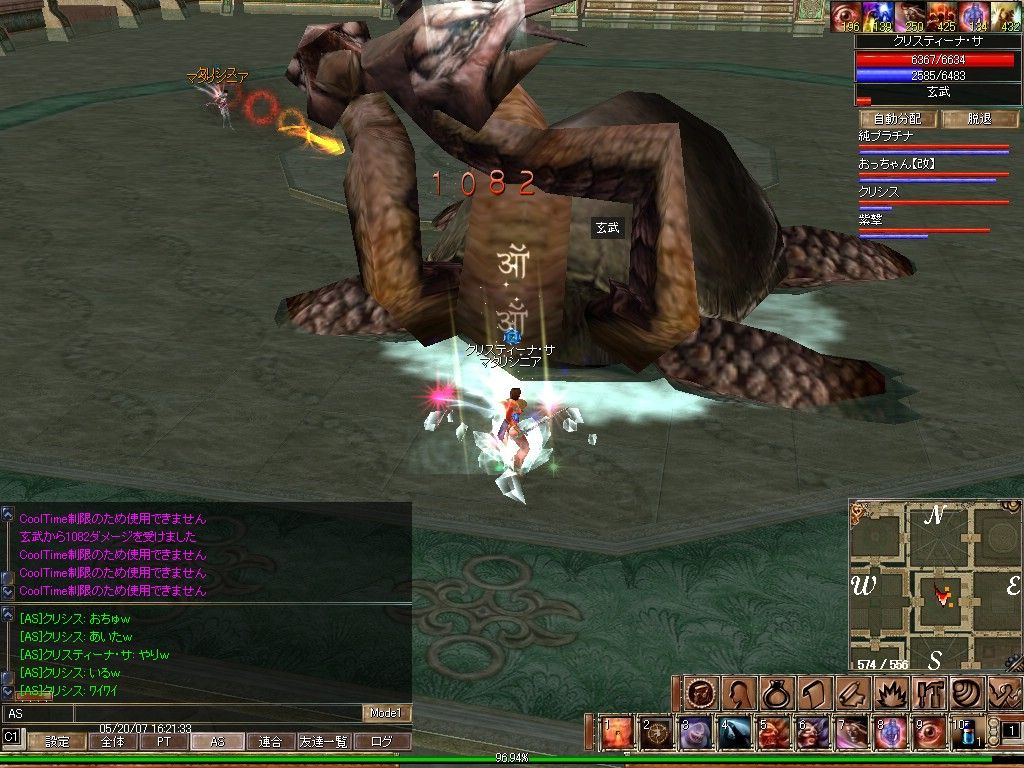Open the character silhouette menu icon

point(741,693)
